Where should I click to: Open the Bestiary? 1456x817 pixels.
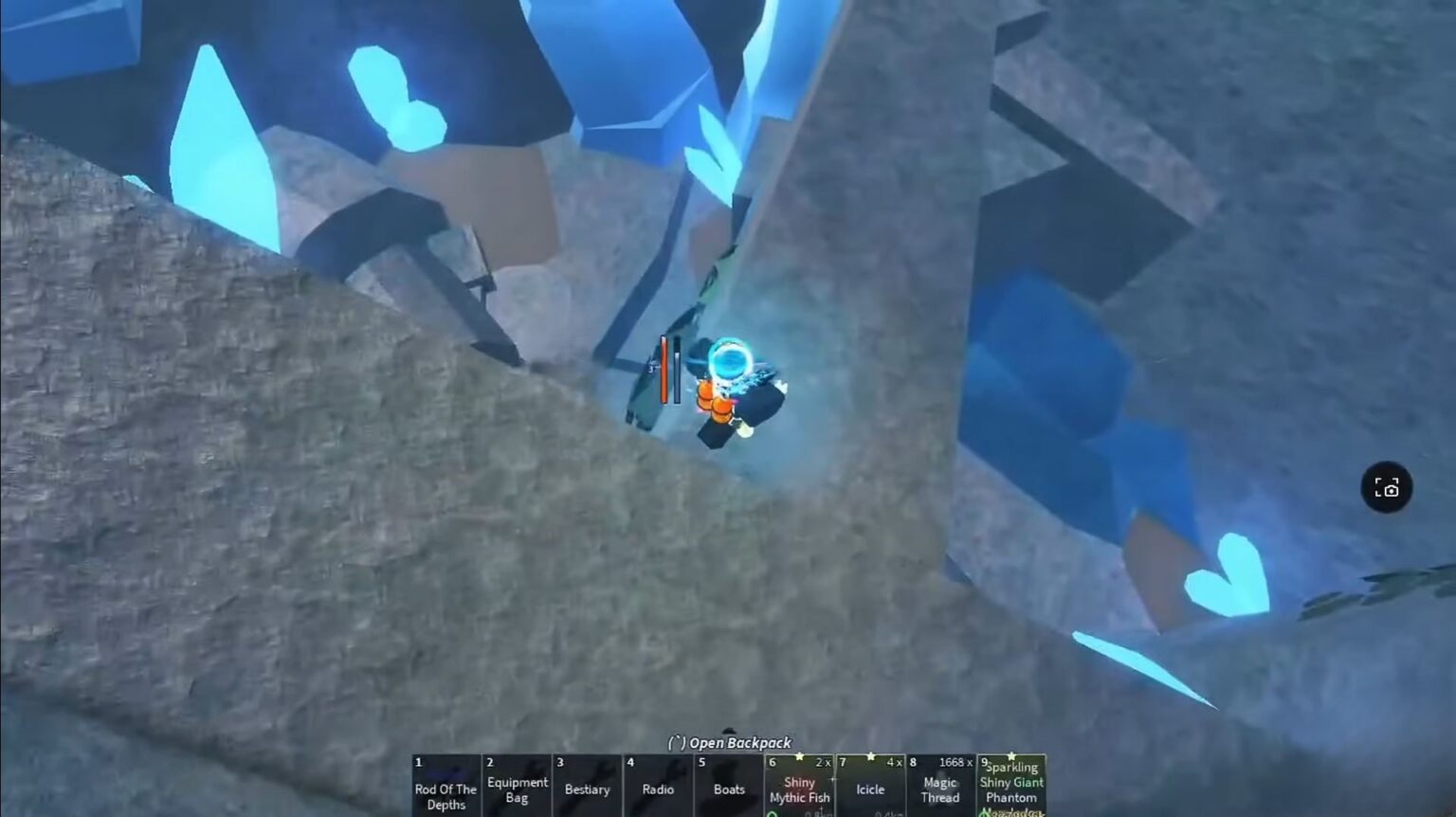(x=588, y=789)
